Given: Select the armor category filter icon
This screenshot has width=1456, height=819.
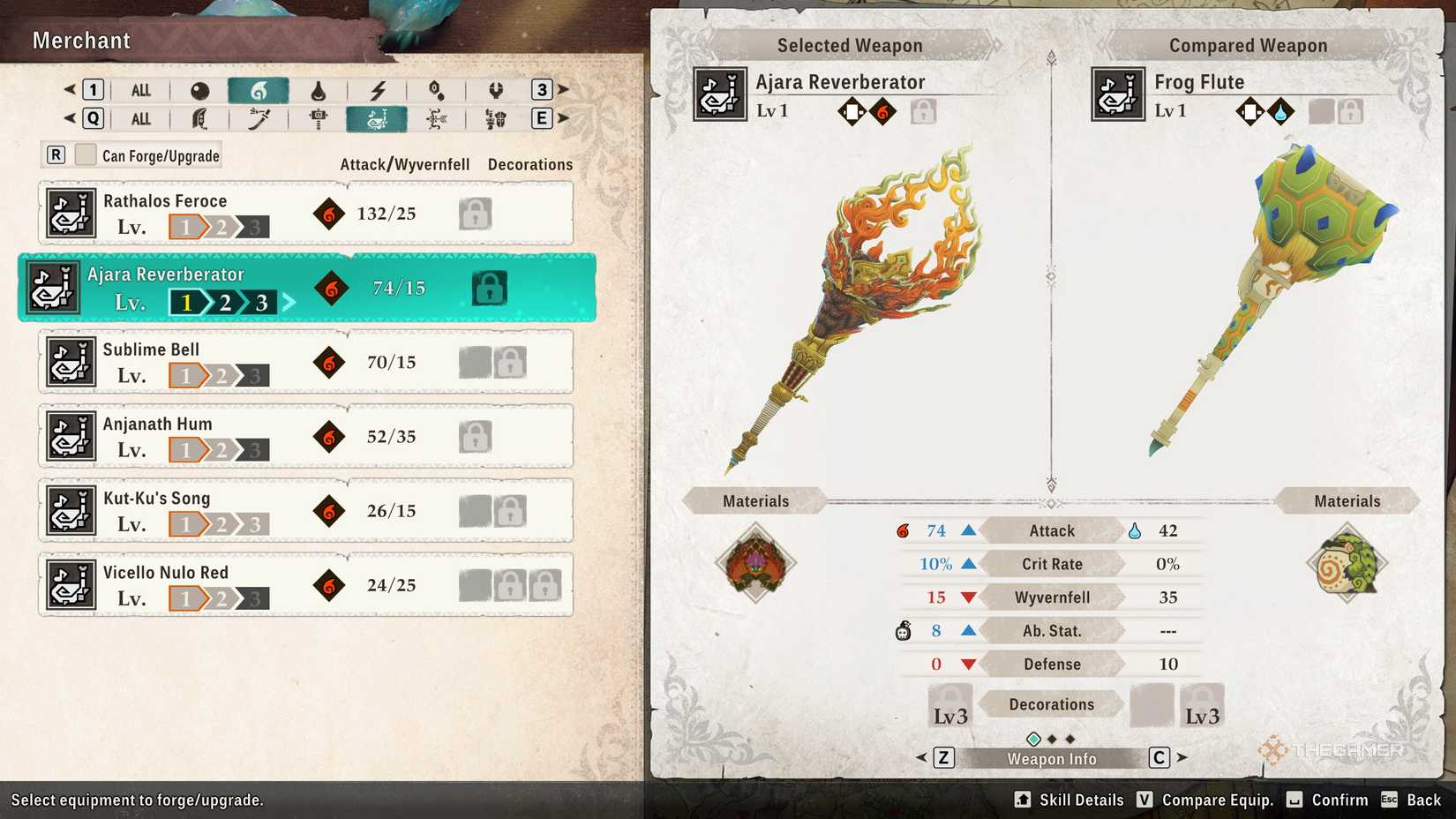Looking at the screenshot, I should [496, 119].
